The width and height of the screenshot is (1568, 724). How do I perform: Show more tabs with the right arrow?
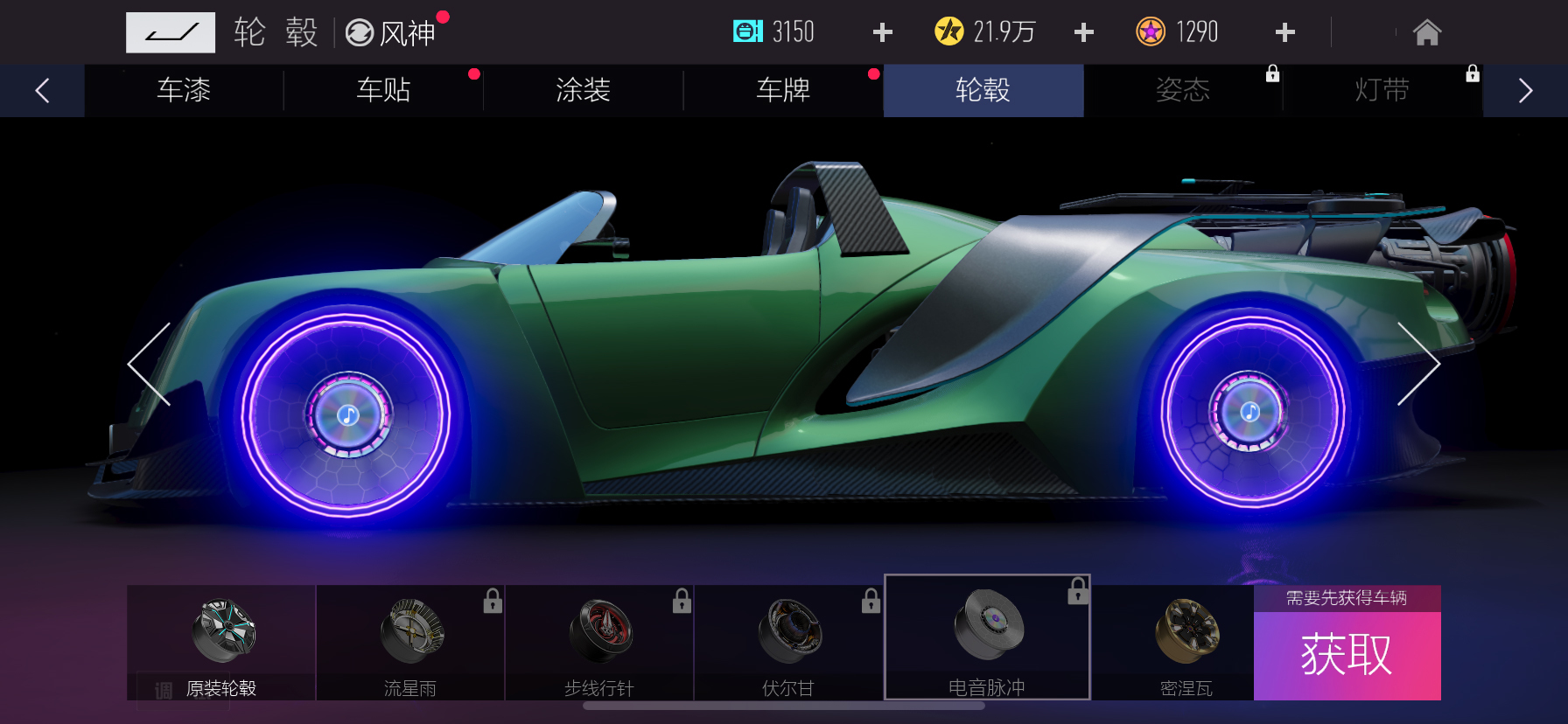tap(1525, 91)
